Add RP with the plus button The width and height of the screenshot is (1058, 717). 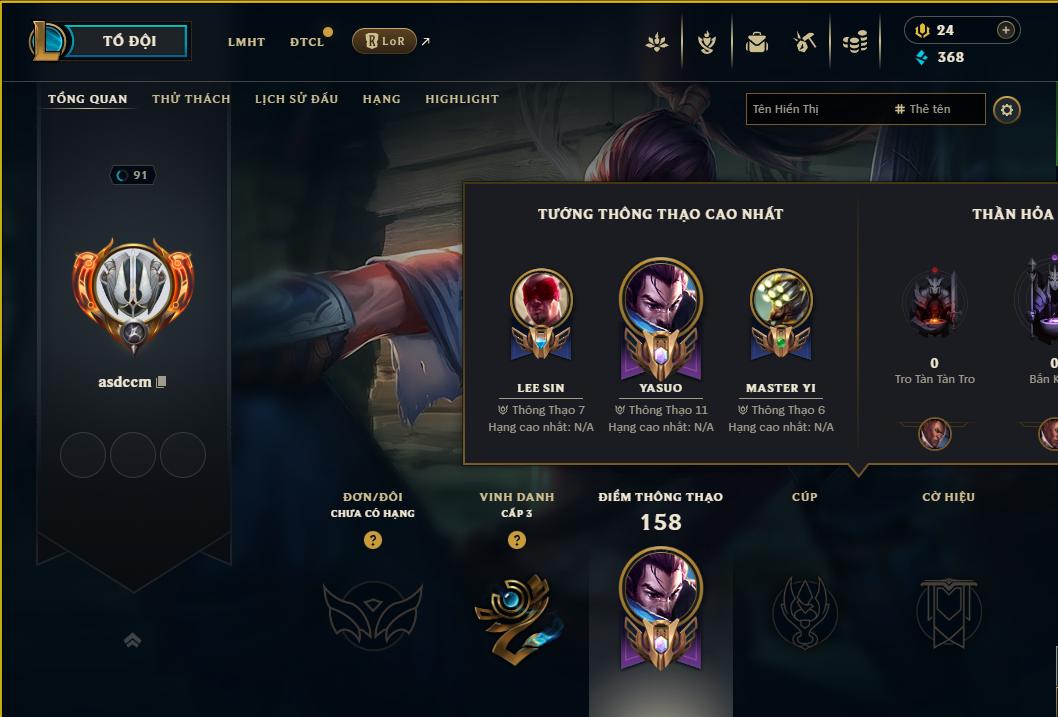click(1006, 30)
